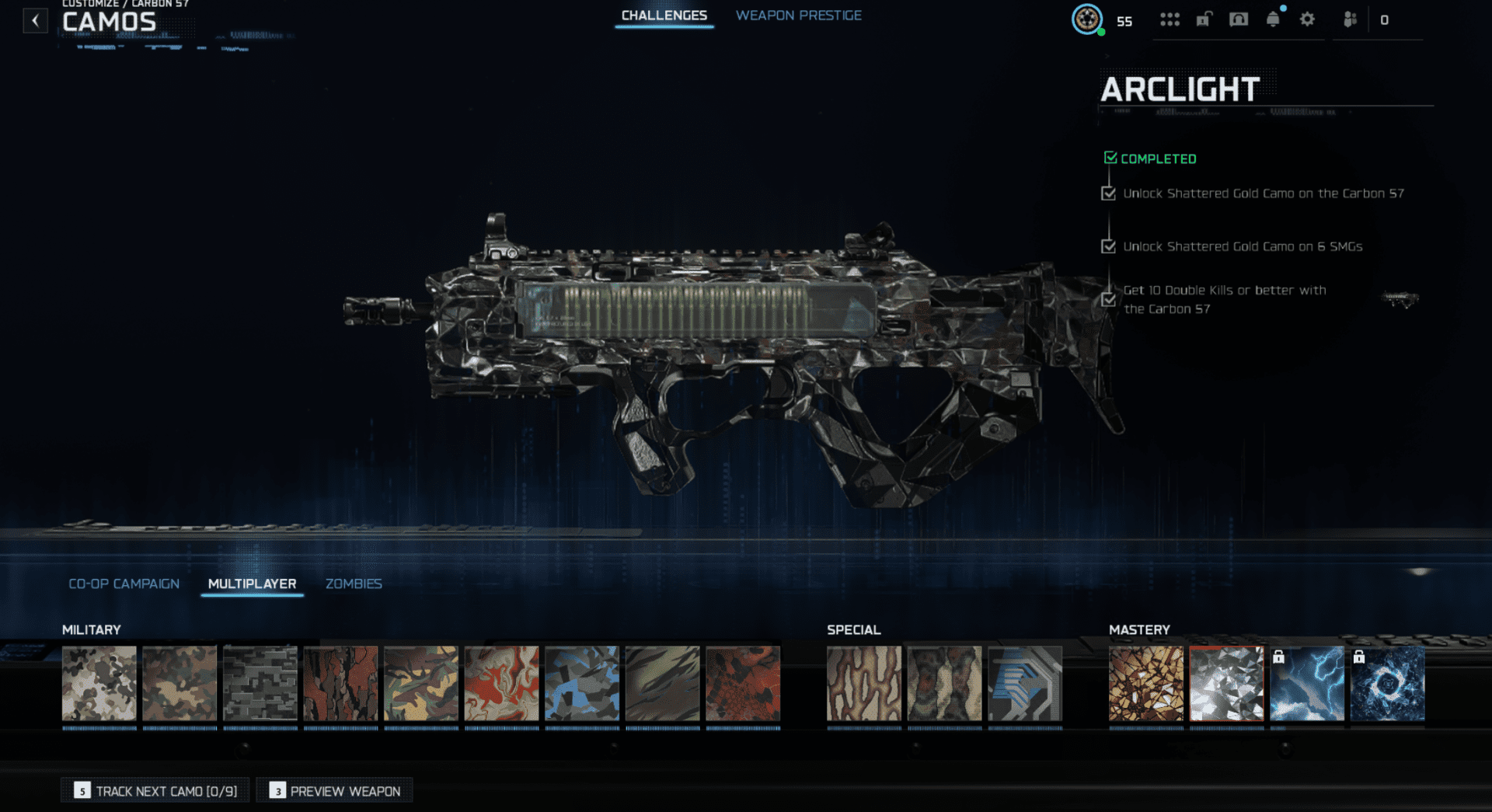The image size is (1492, 812).
Task: Click the player rank emblem
Action: pyautogui.click(x=1087, y=19)
